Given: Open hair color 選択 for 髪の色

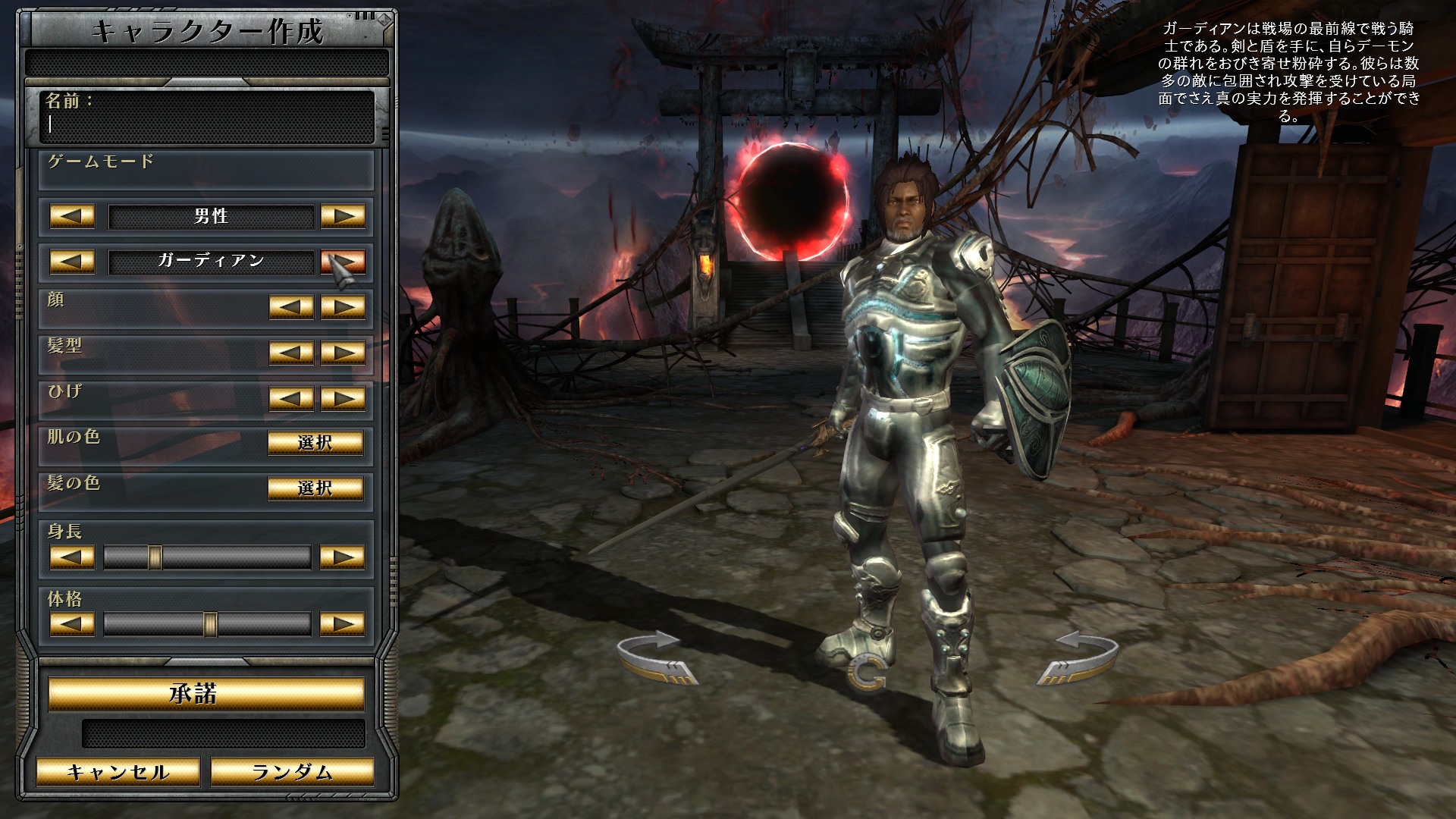Looking at the screenshot, I should pos(315,488).
